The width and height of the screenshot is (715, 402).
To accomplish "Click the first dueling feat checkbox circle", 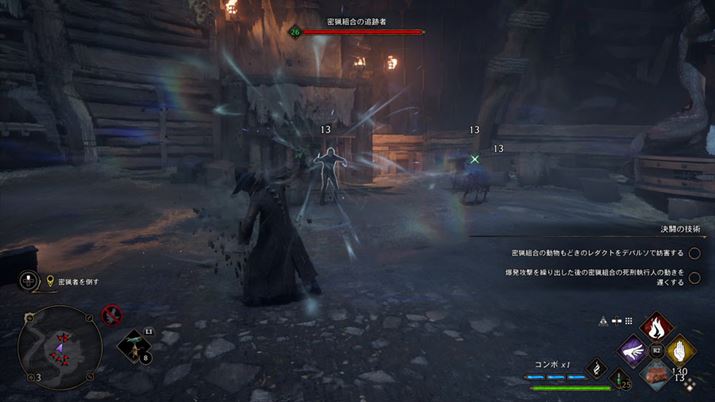I will tap(694, 253).
